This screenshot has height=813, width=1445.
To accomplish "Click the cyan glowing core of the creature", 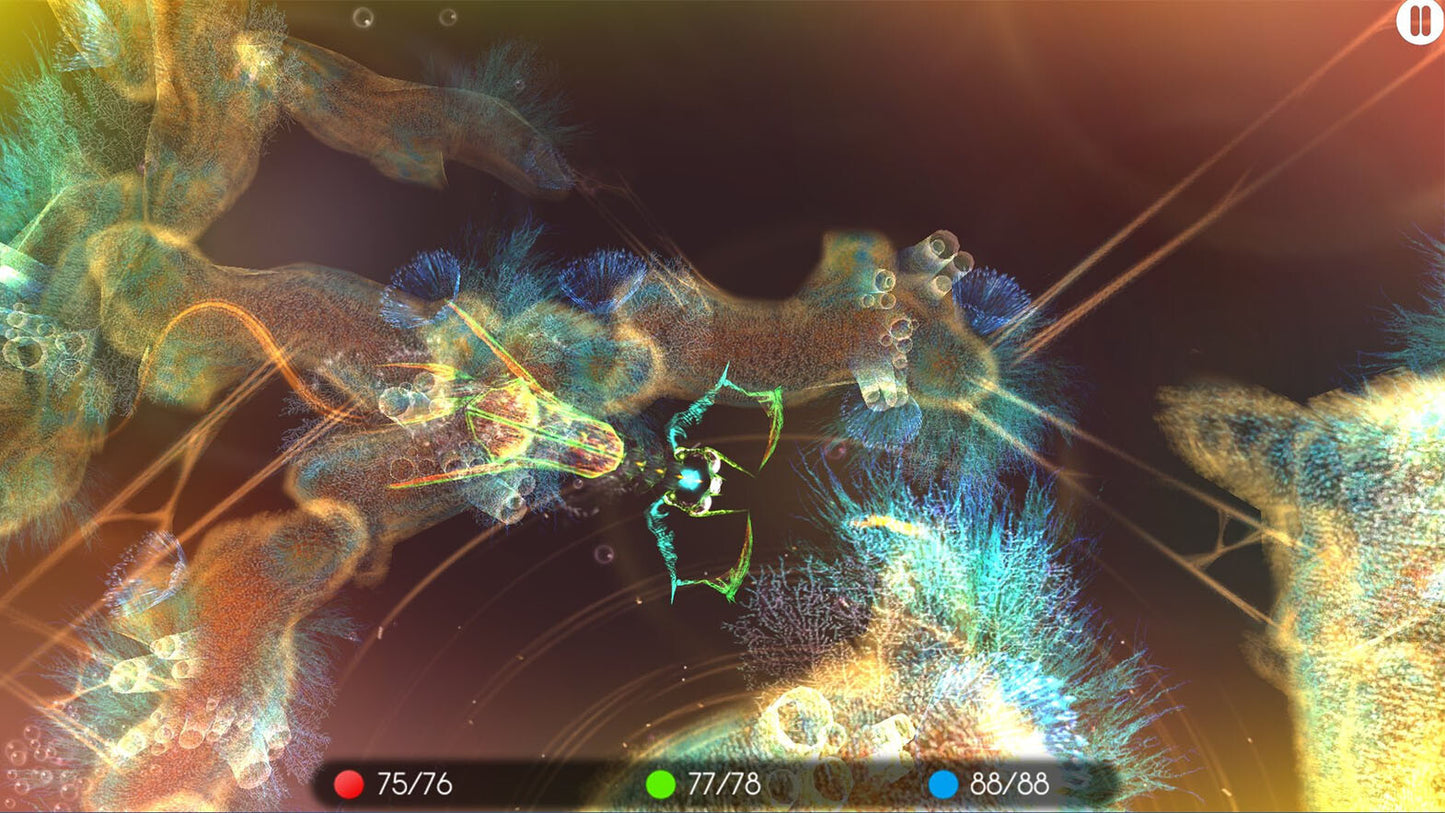I will click(x=690, y=478).
